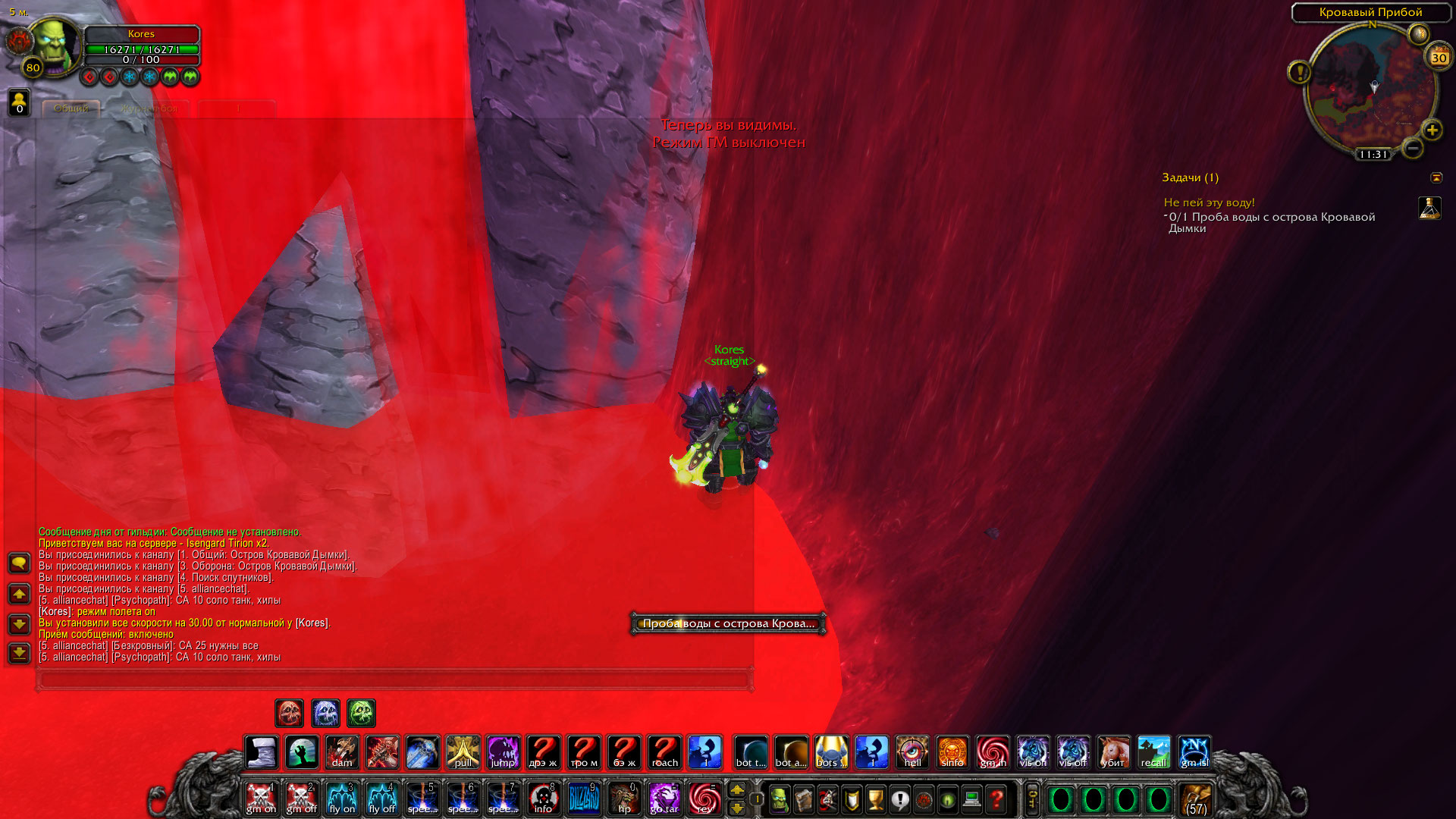The height and width of the screenshot is (819, 1456).
Task: Activate the "vis off" macro
Action: [1073, 752]
